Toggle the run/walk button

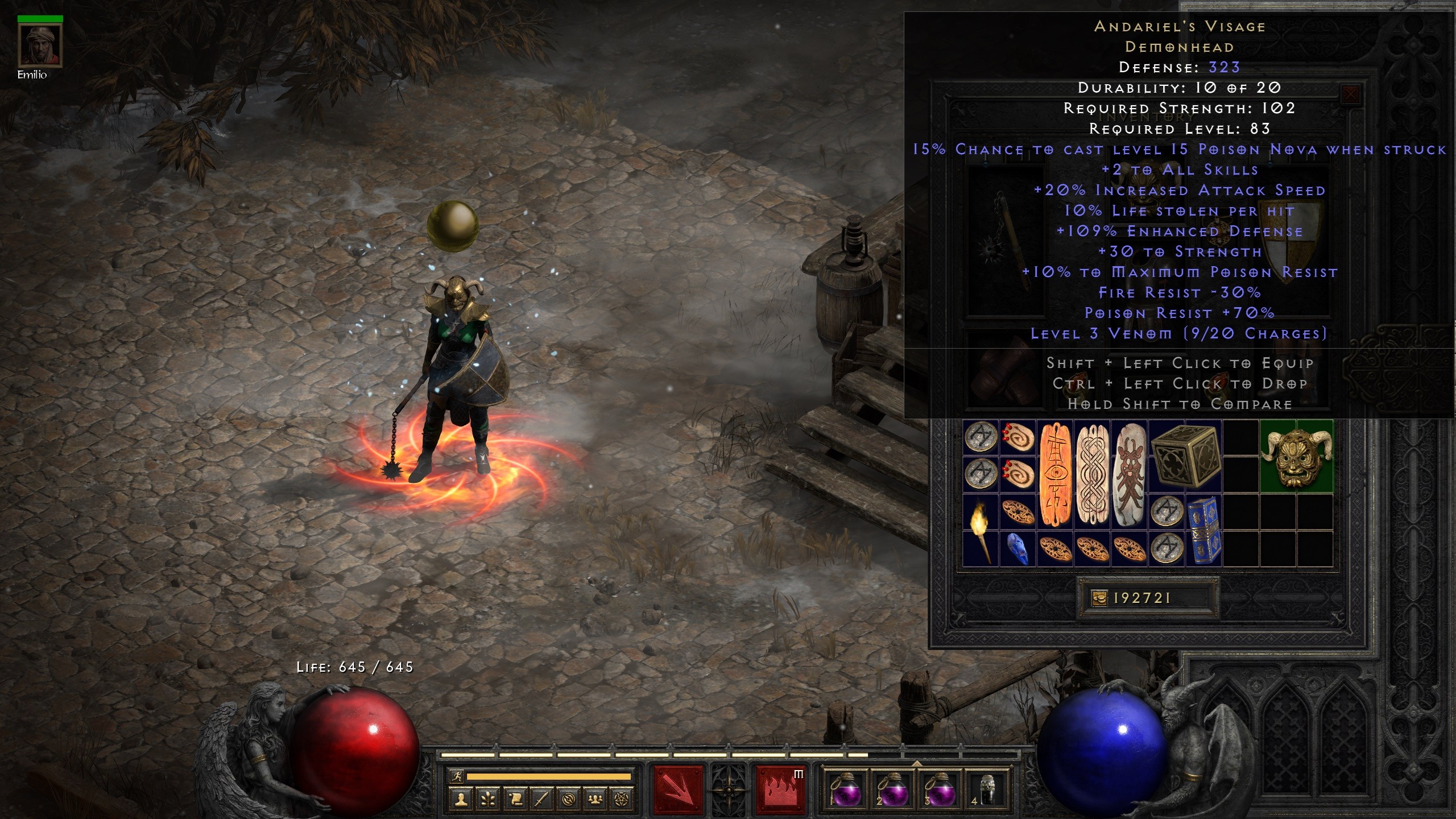coord(456,776)
